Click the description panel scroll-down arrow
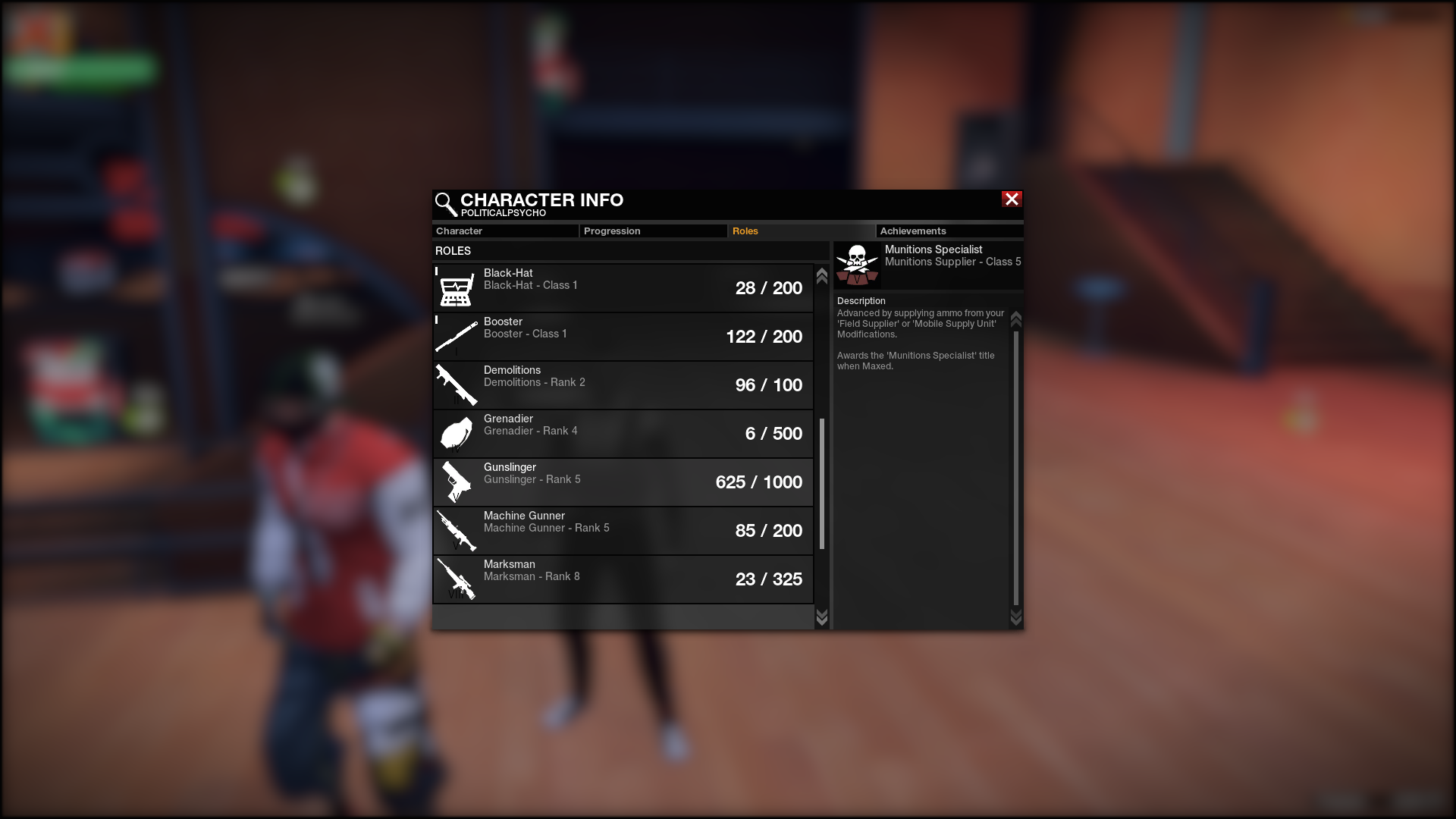 (1016, 618)
